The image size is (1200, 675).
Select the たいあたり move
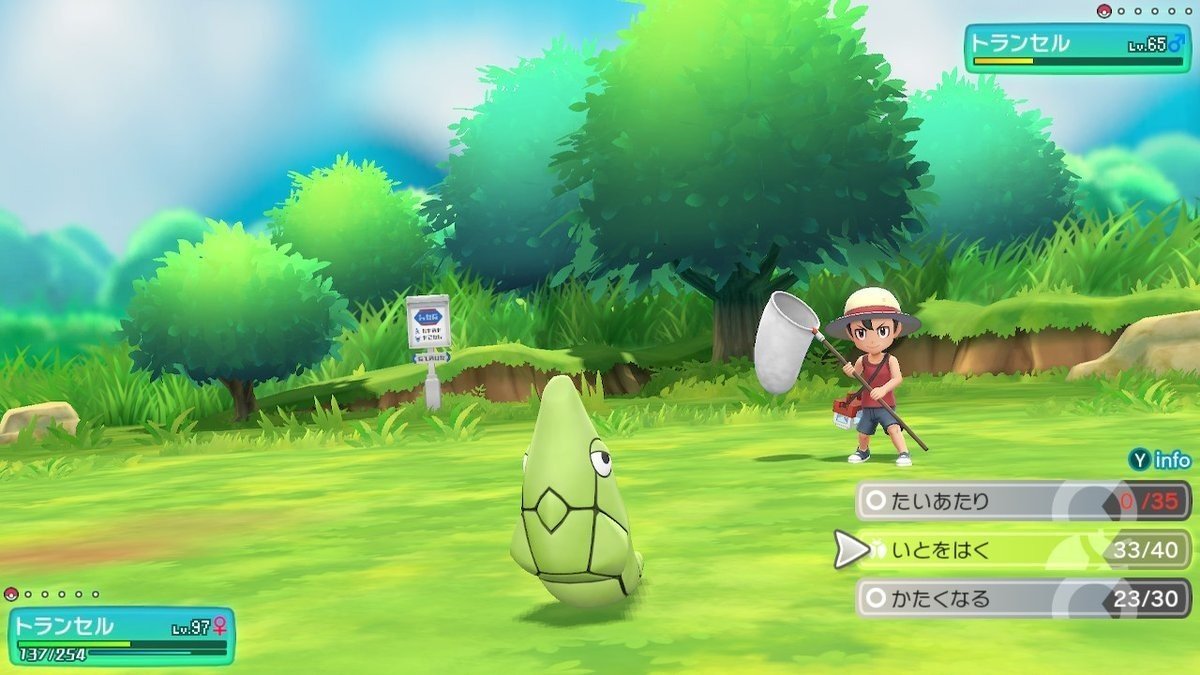tap(1020, 501)
